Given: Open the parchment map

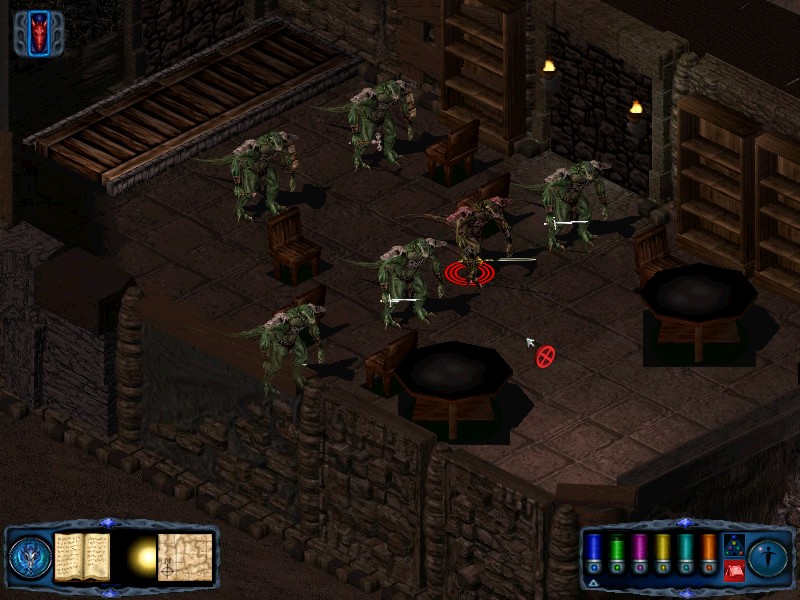Looking at the screenshot, I should [185, 556].
